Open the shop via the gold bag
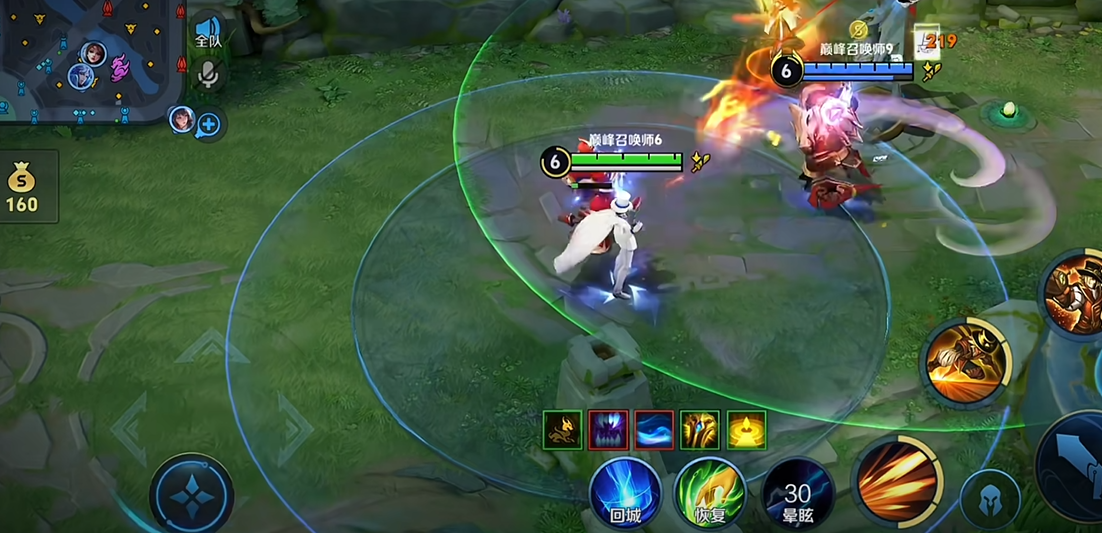Screen dimensions: 1102x533 [x=22, y=187]
